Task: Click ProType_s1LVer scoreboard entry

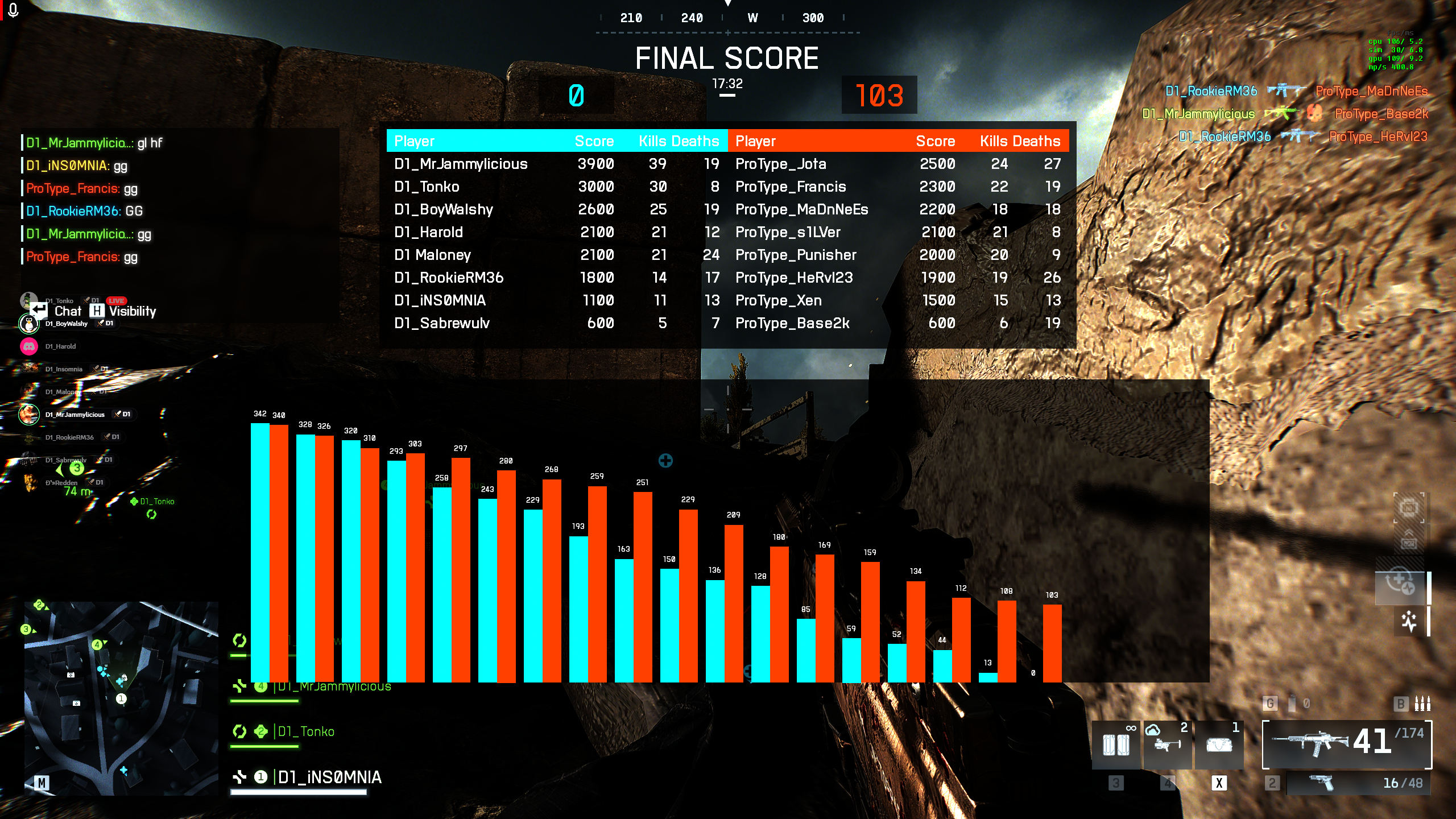Action: pos(787,232)
